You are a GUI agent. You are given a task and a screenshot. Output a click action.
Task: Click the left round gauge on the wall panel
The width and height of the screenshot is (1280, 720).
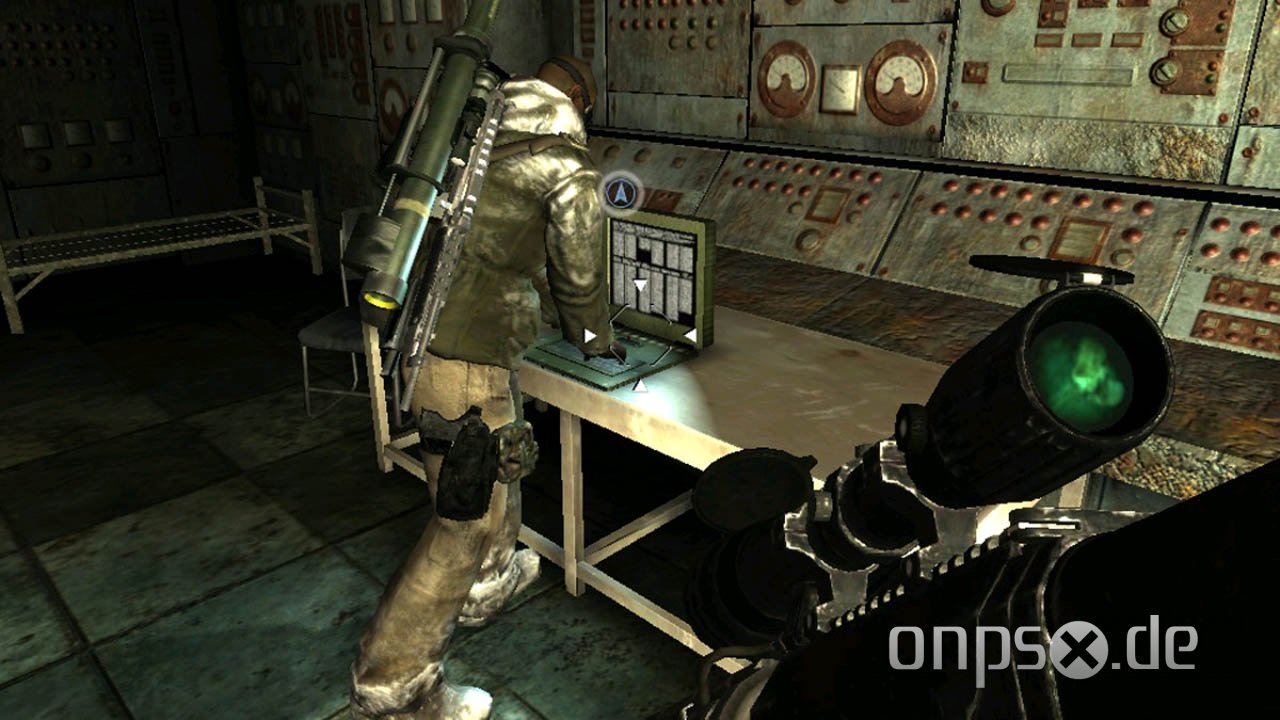pyautogui.click(x=788, y=77)
